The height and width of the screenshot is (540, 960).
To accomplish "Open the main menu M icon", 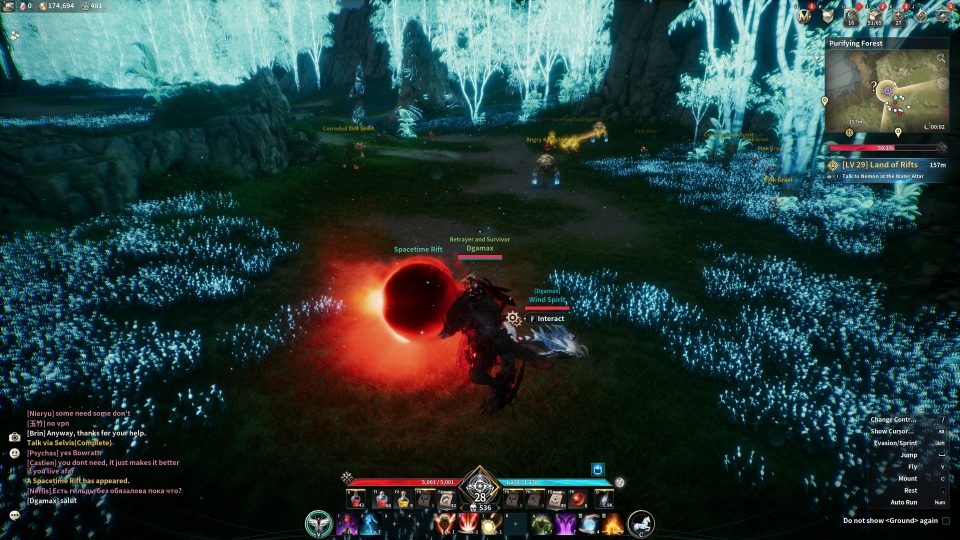I will pos(804,15).
